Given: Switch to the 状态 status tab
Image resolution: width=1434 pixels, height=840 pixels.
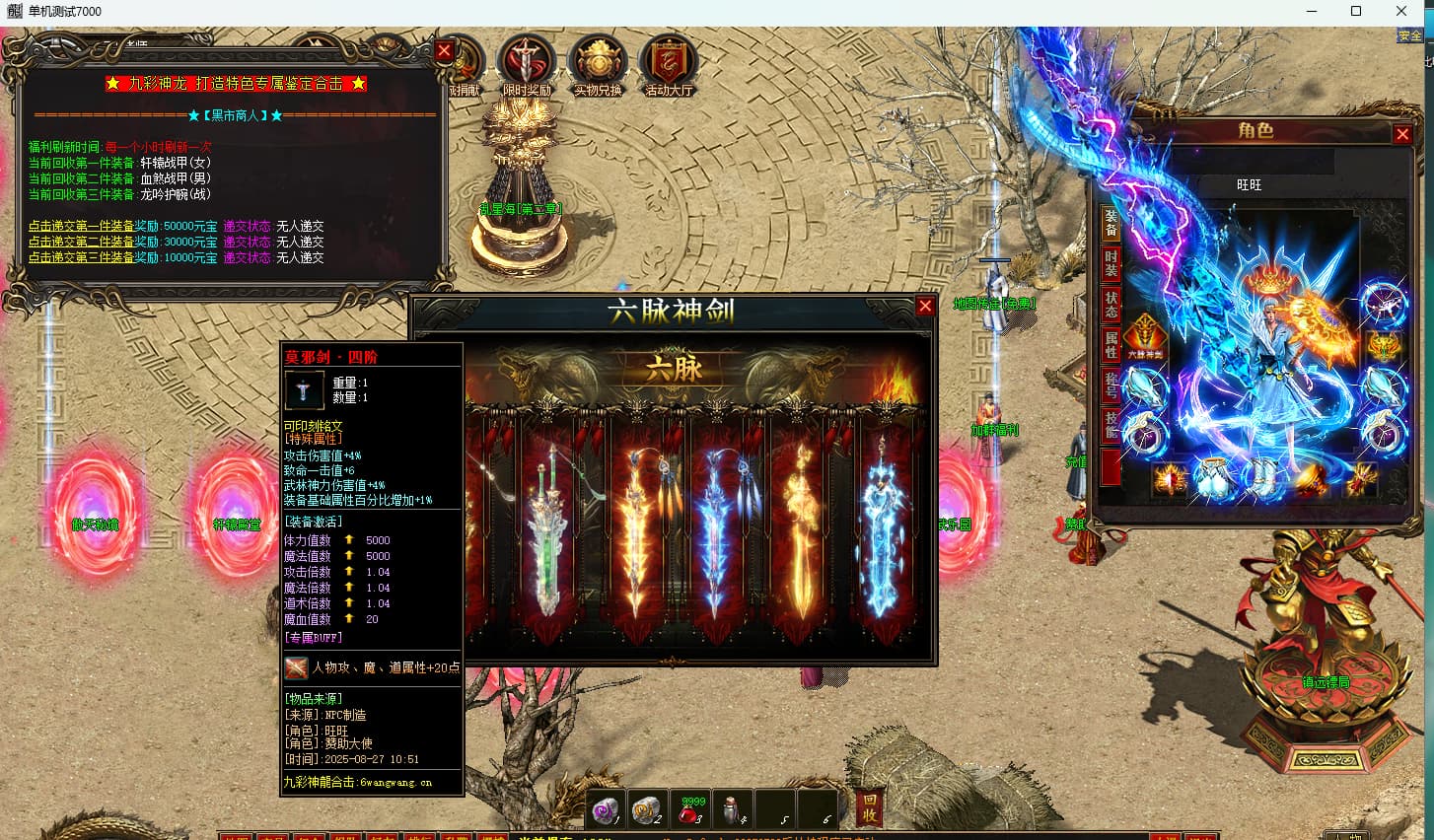Looking at the screenshot, I should [1111, 305].
